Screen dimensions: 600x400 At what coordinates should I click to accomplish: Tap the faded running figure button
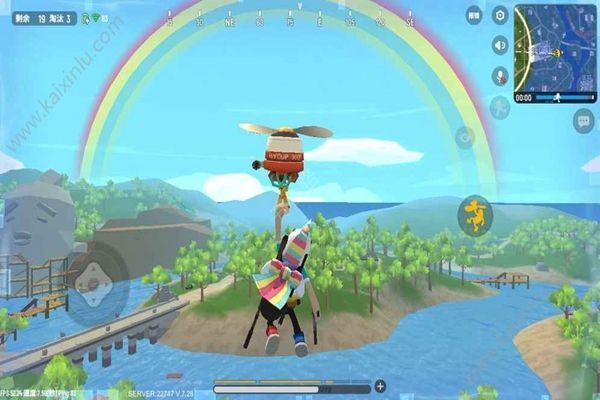point(500,106)
